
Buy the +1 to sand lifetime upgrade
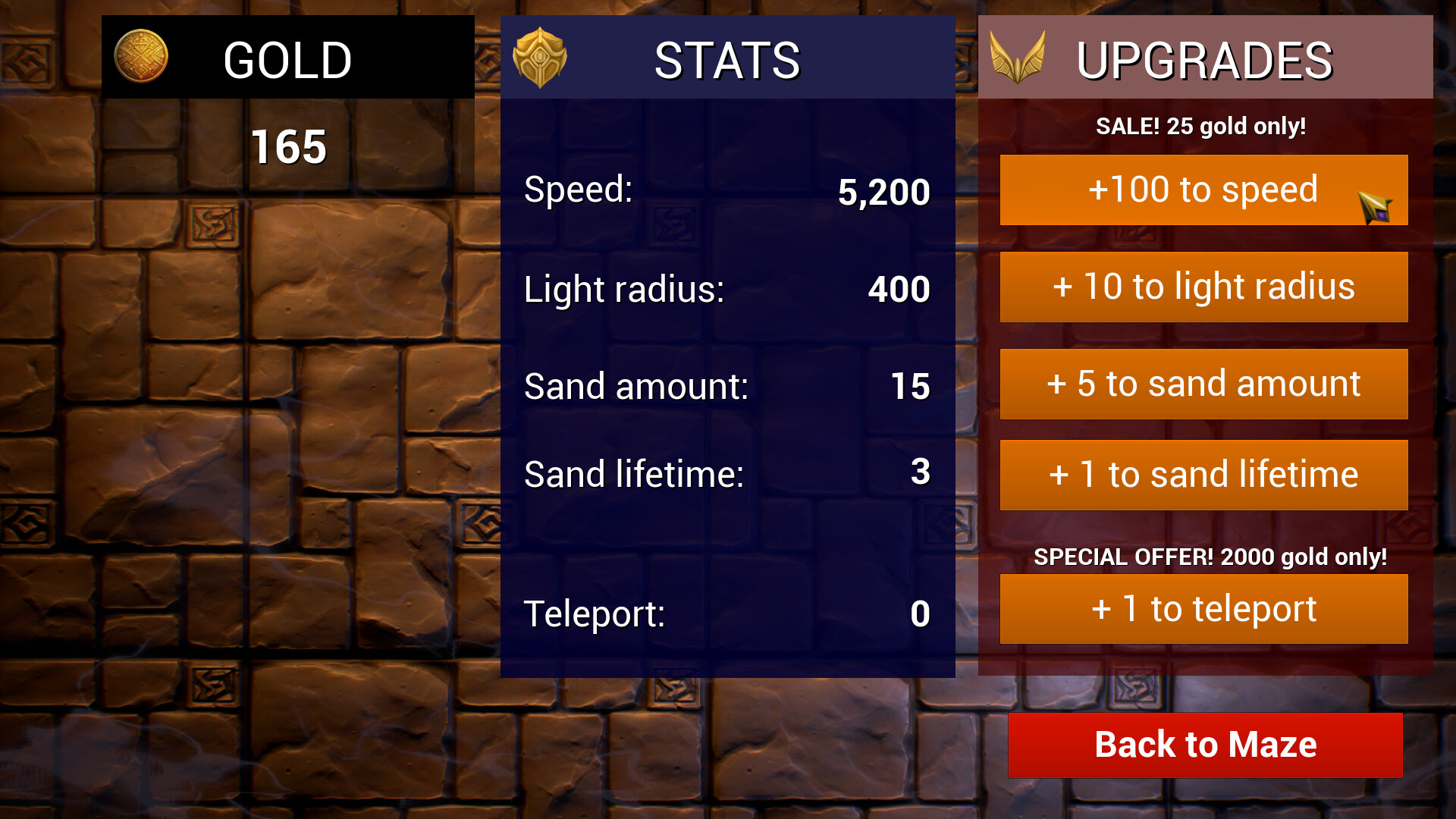tap(1203, 474)
